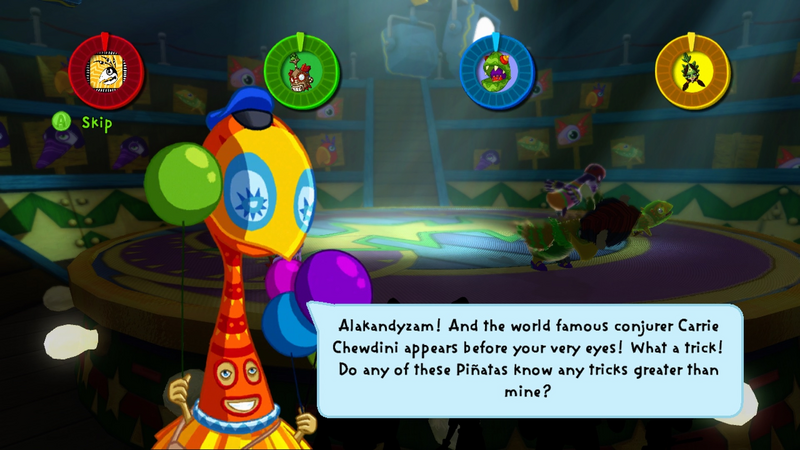This screenshot has width=800, height=450.
Task: Select the red player portrait badge
Action: [106, 70]
